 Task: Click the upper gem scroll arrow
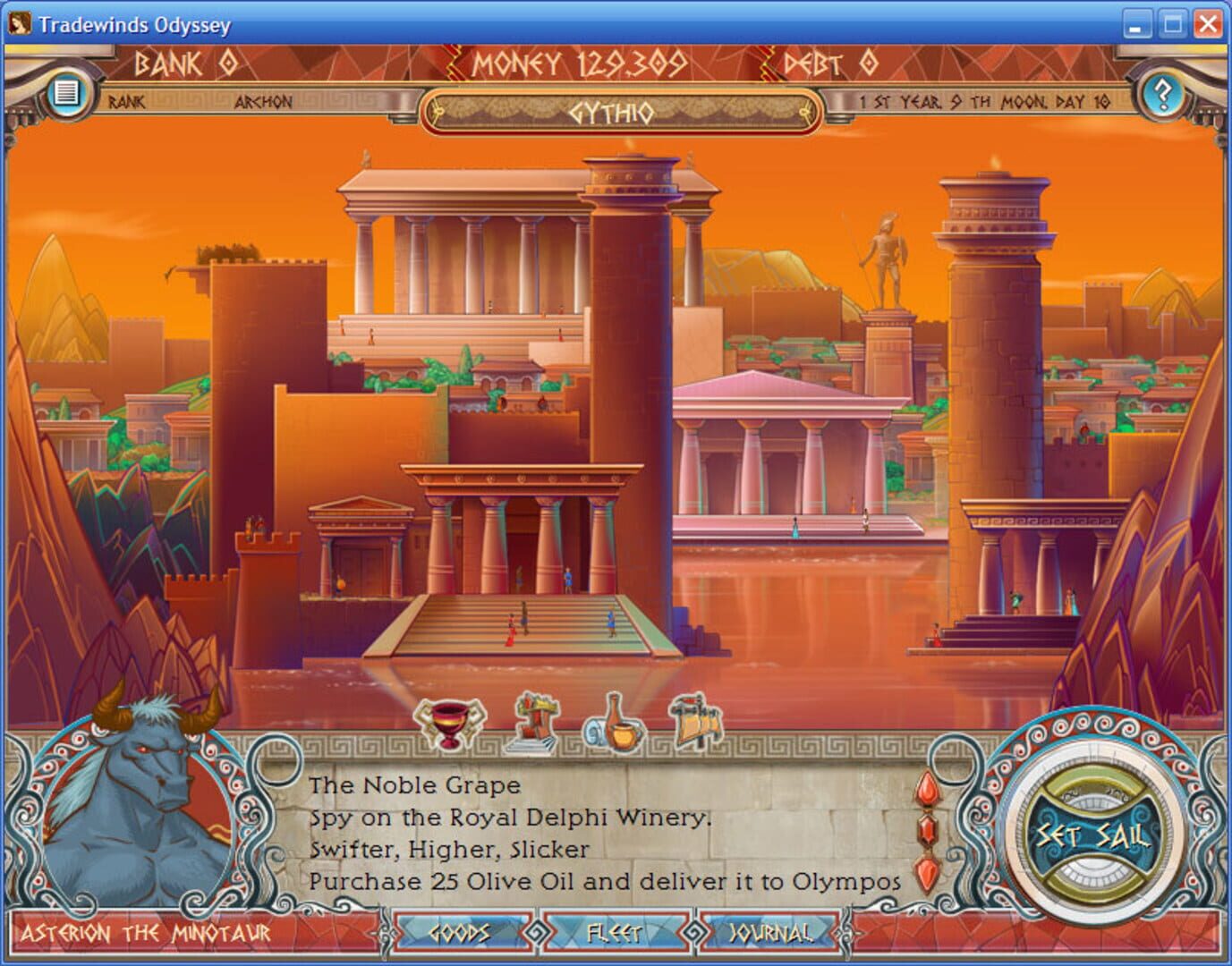928,792
